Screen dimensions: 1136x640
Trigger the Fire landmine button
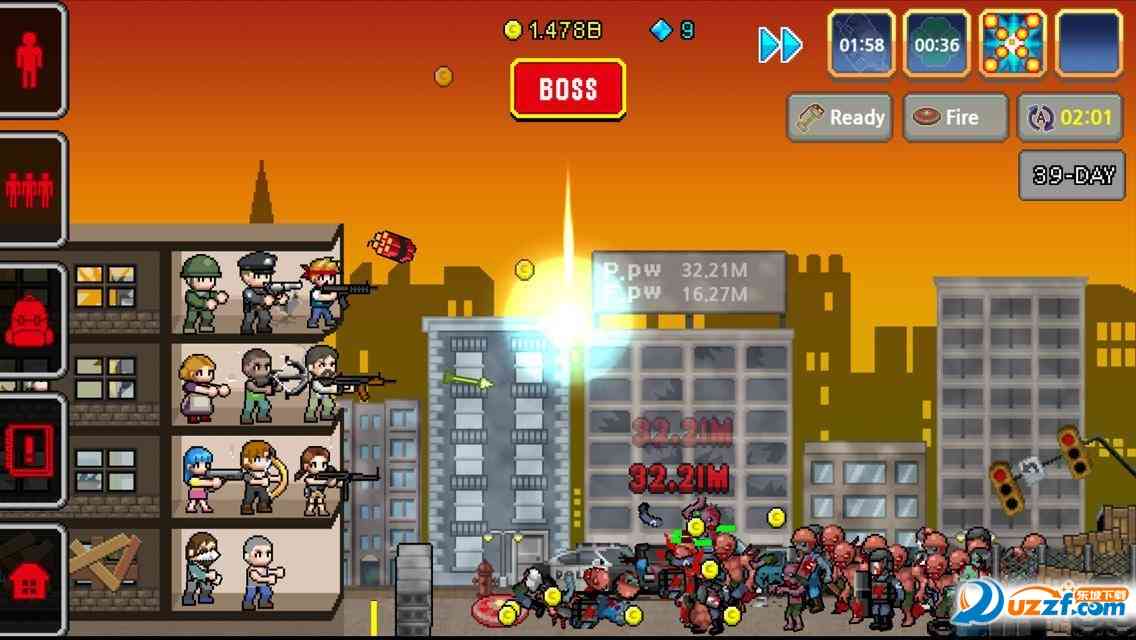[x=955, y=118]
